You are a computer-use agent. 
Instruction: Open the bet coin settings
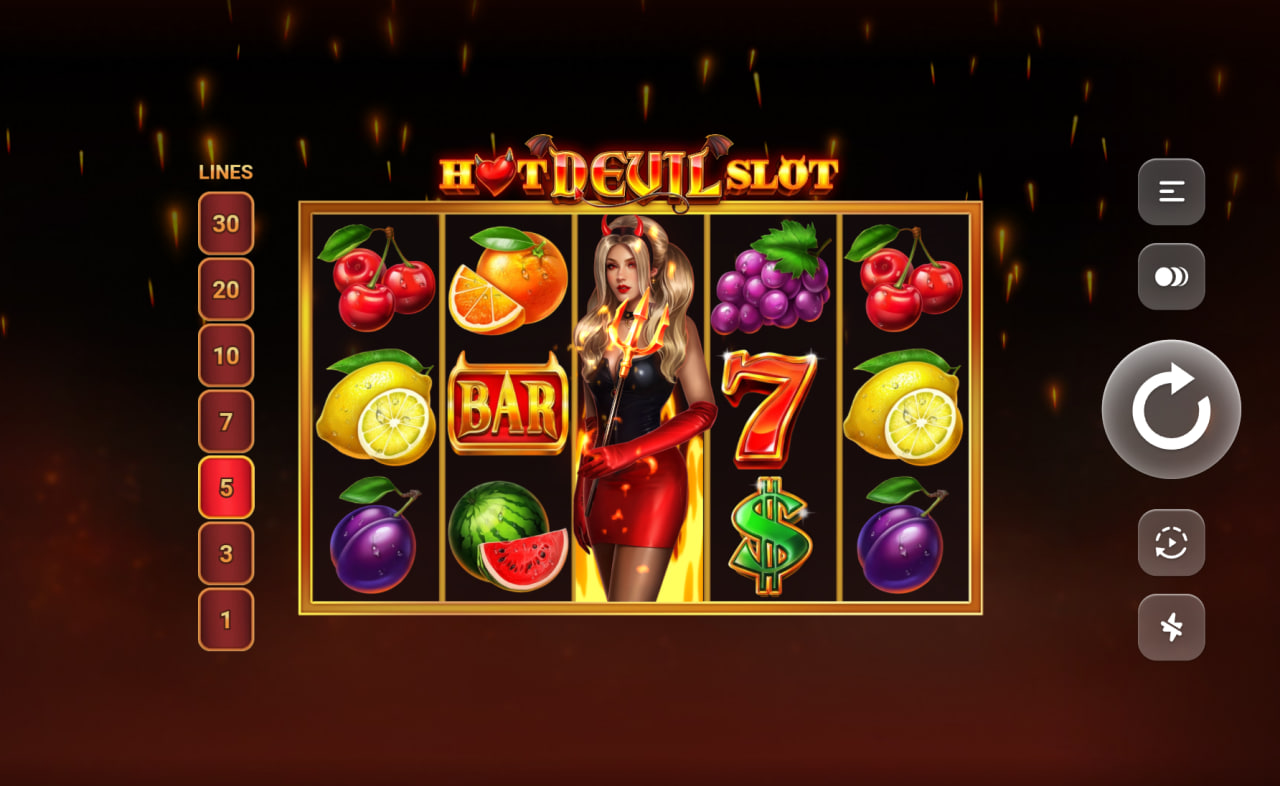pyautogui.click(x=1170, y=276)
